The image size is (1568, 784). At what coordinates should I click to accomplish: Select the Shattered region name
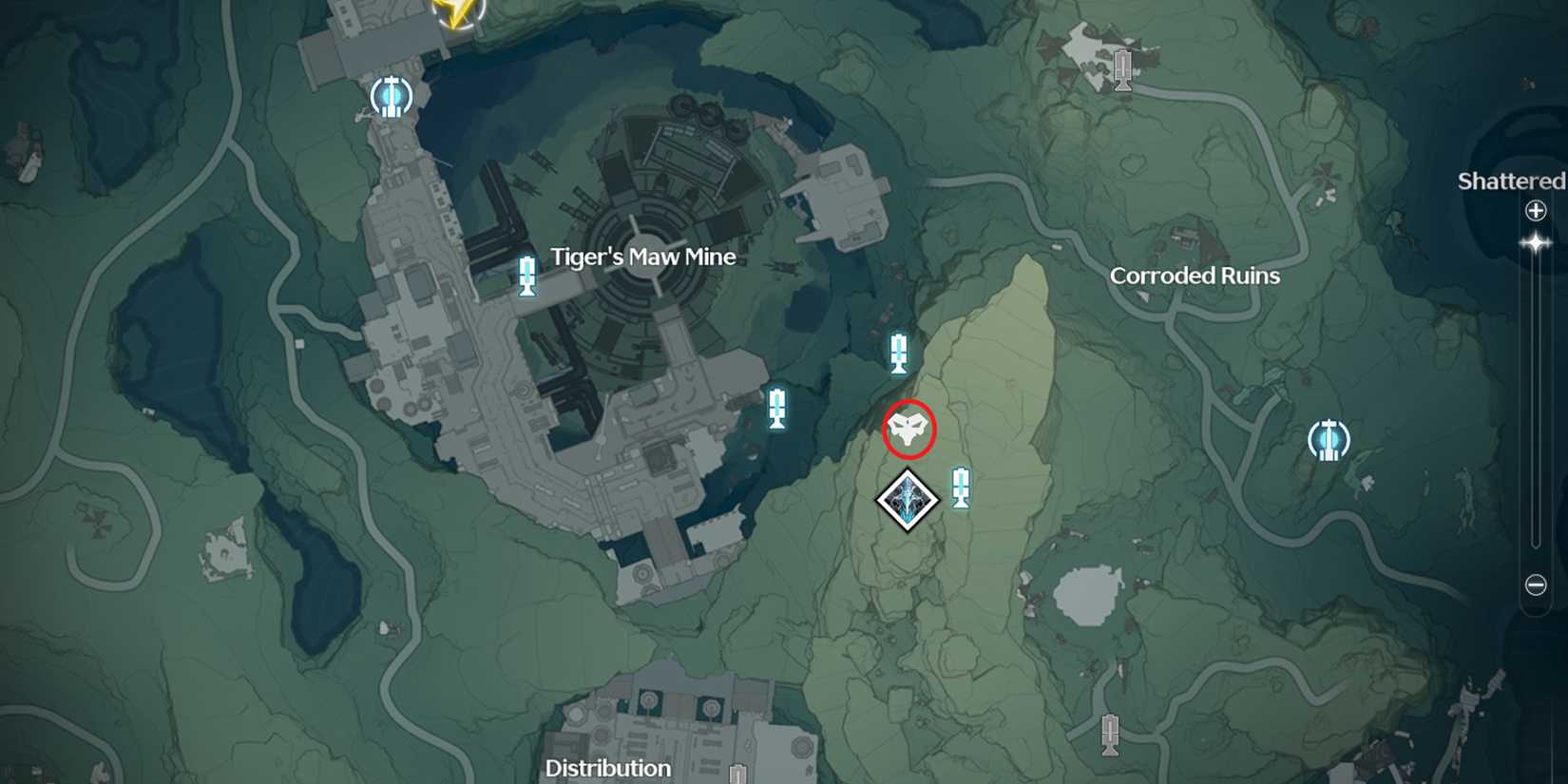click(1509, 182)
